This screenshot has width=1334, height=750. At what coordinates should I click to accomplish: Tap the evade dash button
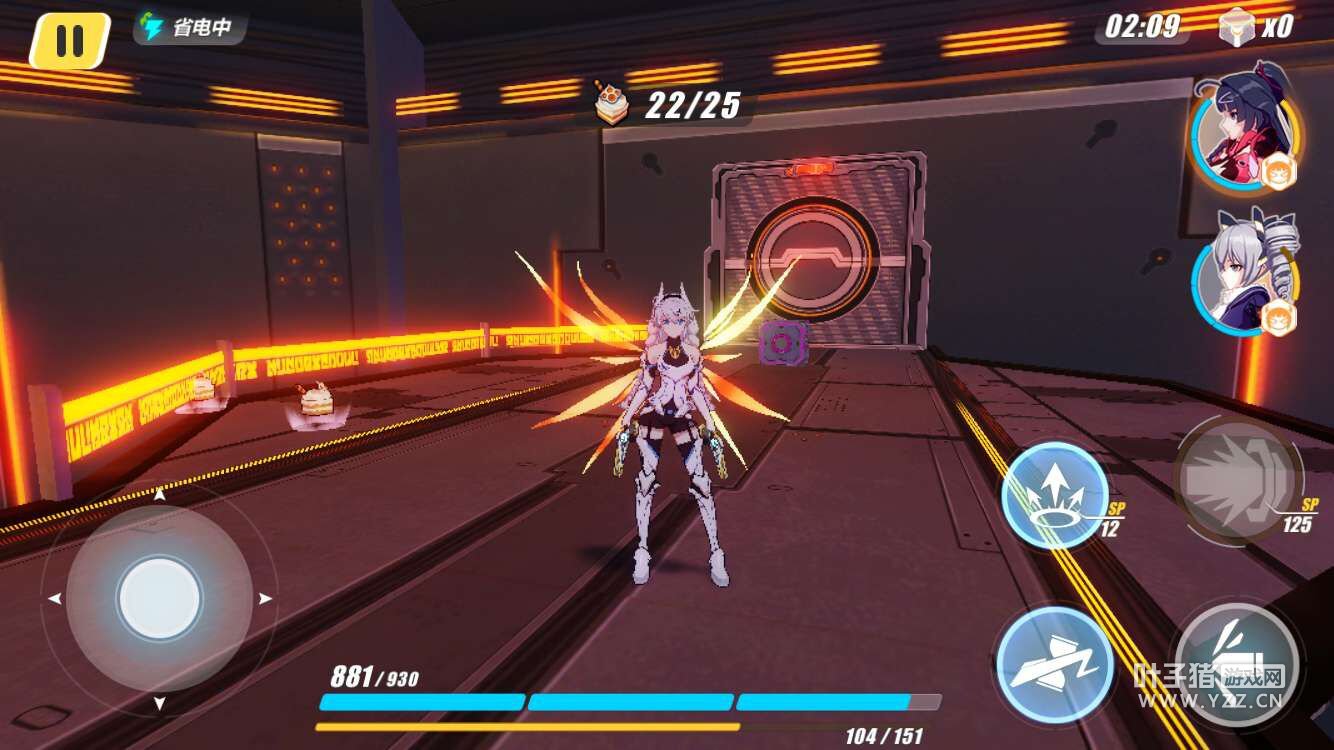[x=1055, y=664]
